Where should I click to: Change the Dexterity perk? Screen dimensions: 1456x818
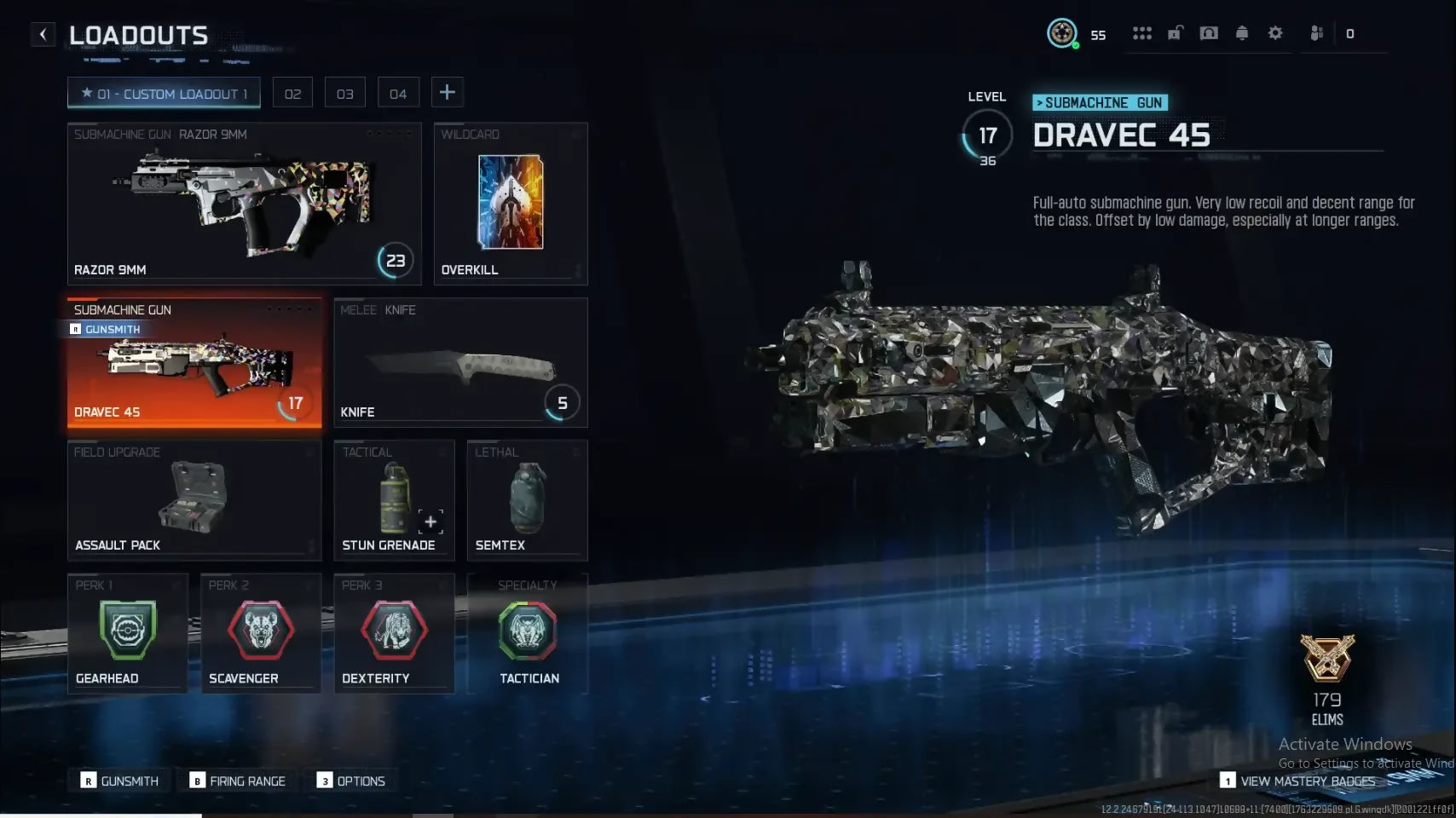tap(393, 633)
